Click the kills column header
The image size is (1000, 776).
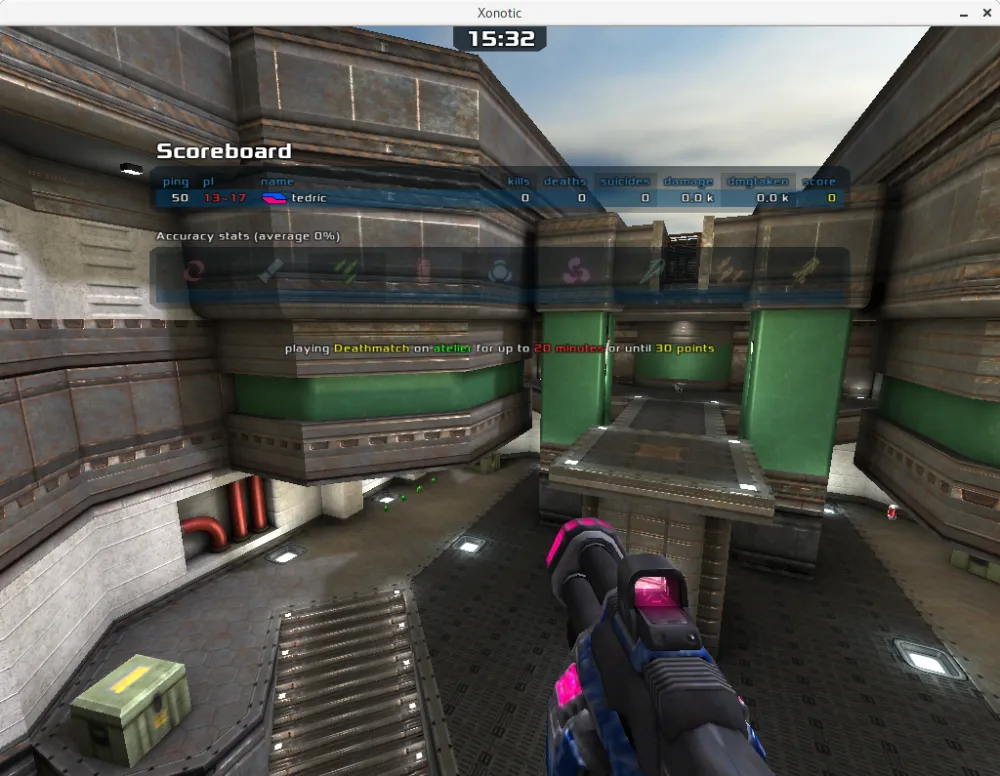pyautogui.click(x=518, y=182)
